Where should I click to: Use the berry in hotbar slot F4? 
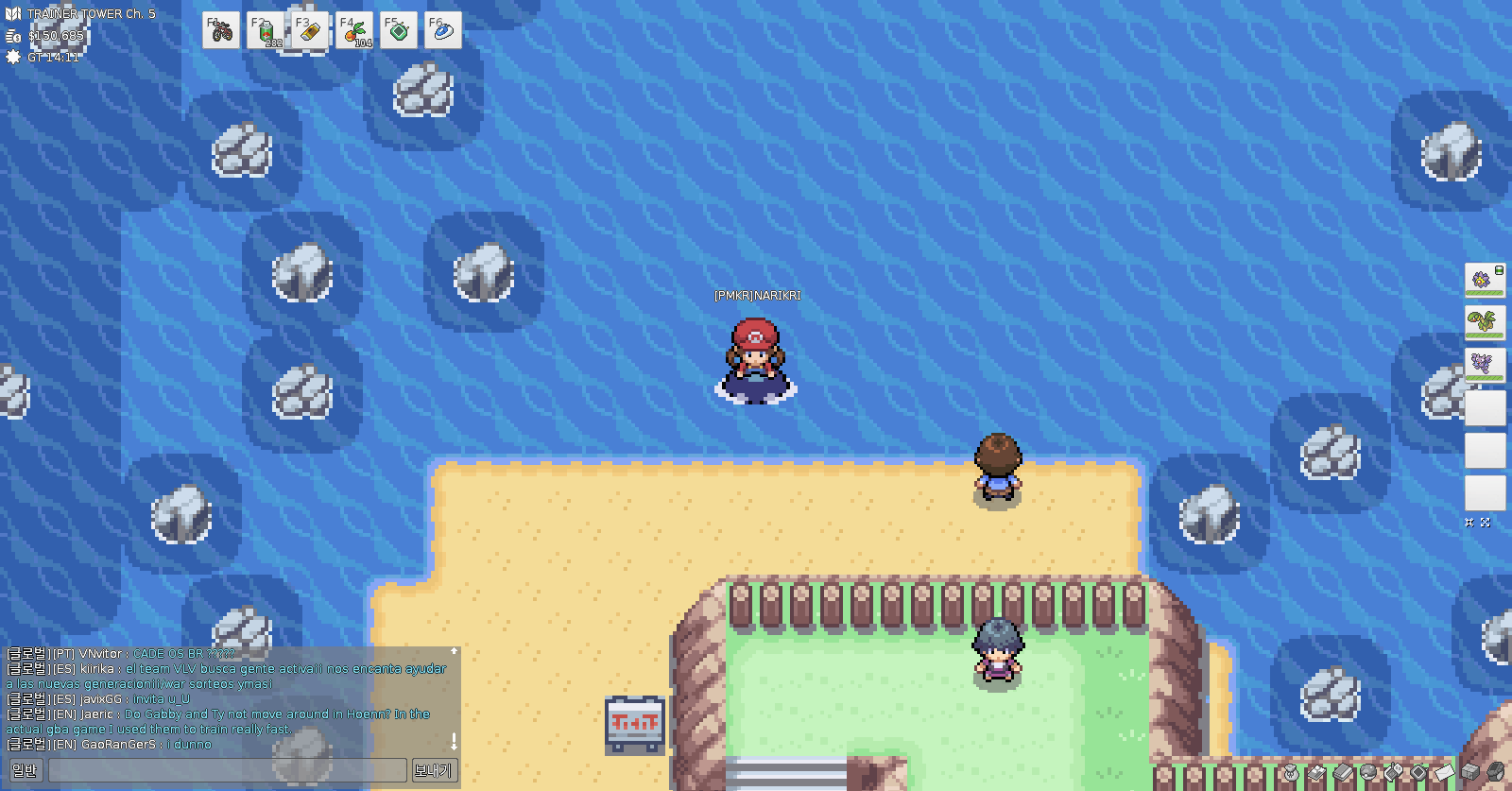coord(354,31)
